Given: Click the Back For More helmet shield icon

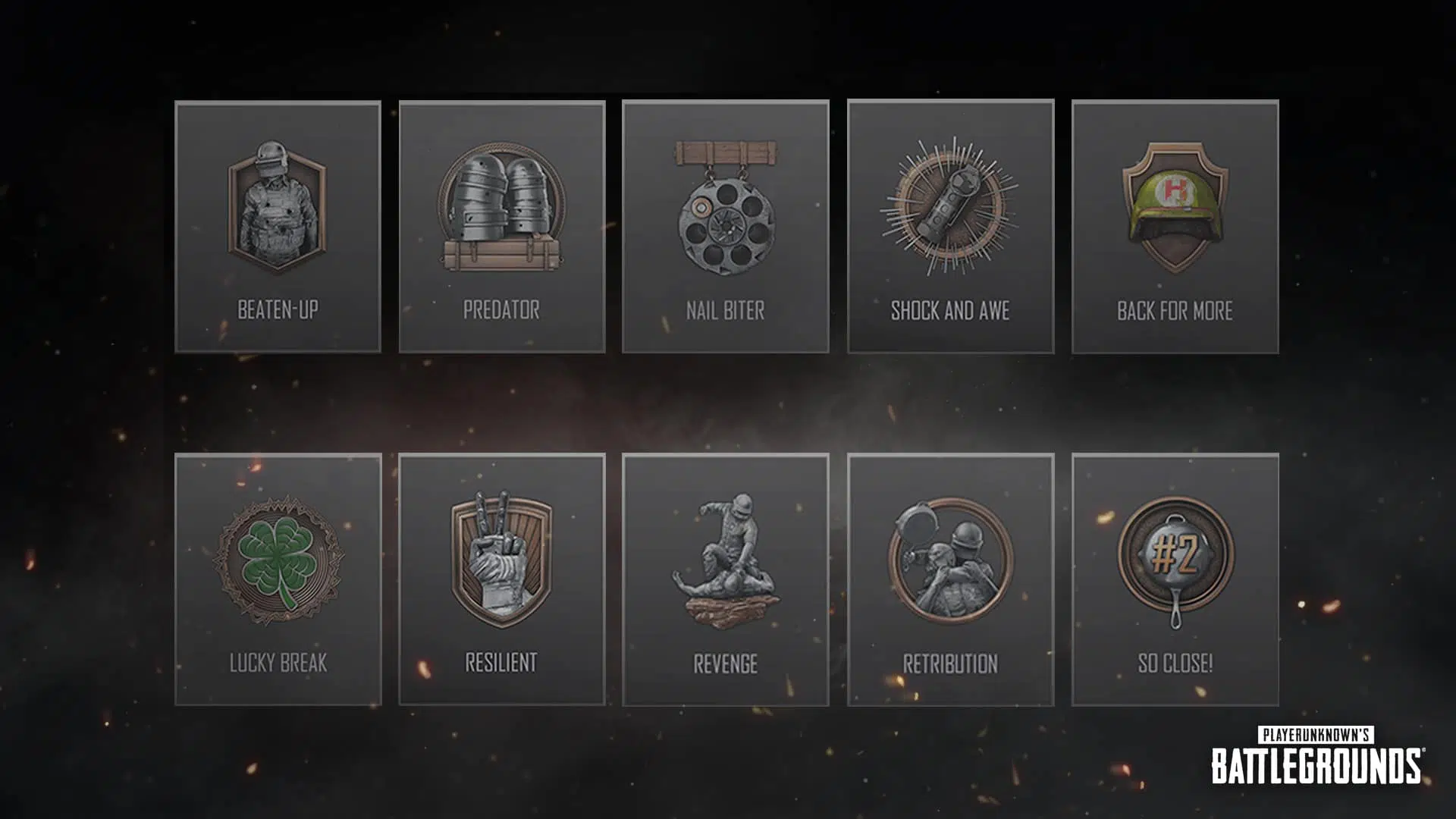Looking at the screenshot, I should 1174,205.
